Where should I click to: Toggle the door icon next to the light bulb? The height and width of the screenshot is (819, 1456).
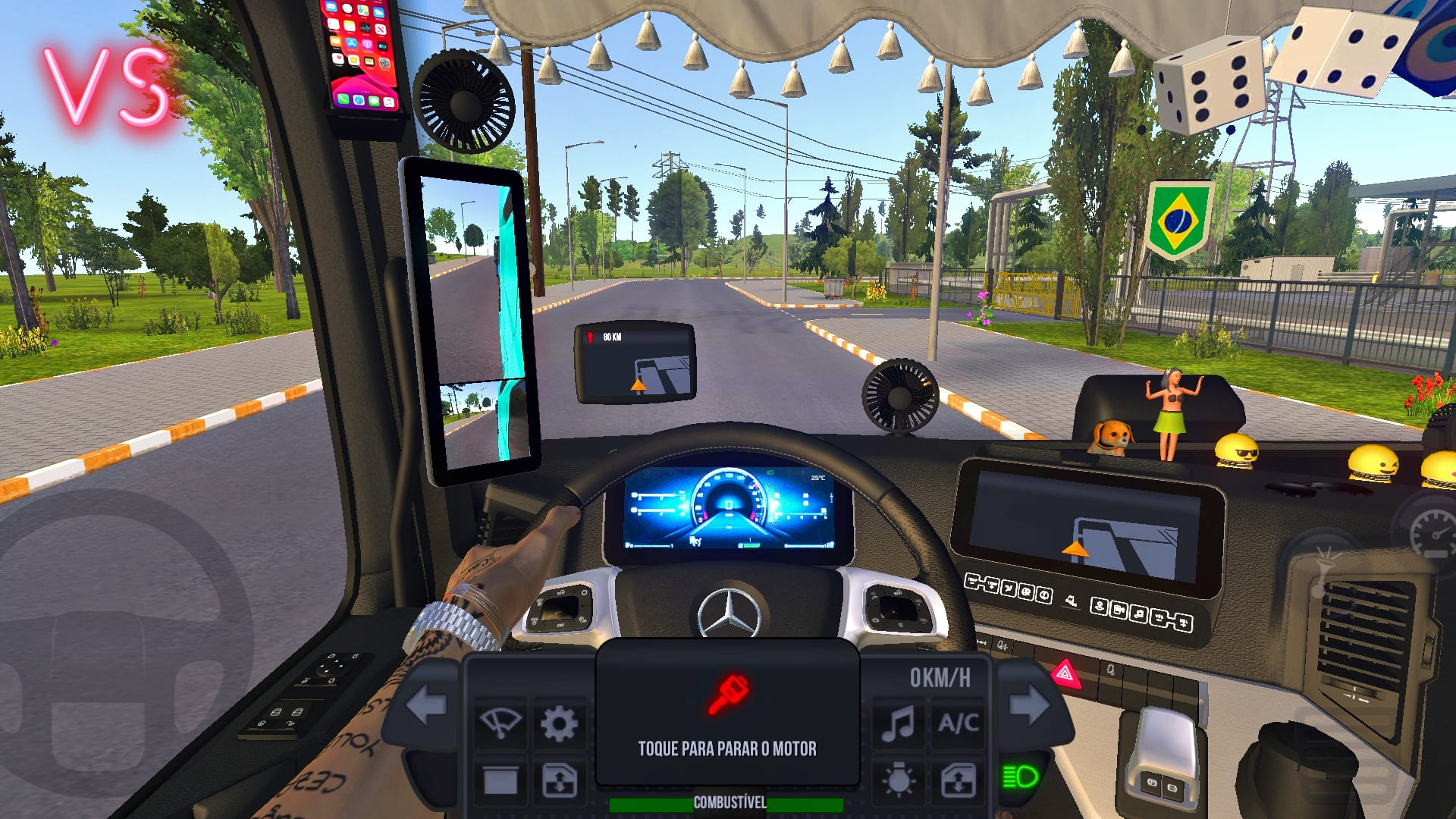tap(958, 780)
